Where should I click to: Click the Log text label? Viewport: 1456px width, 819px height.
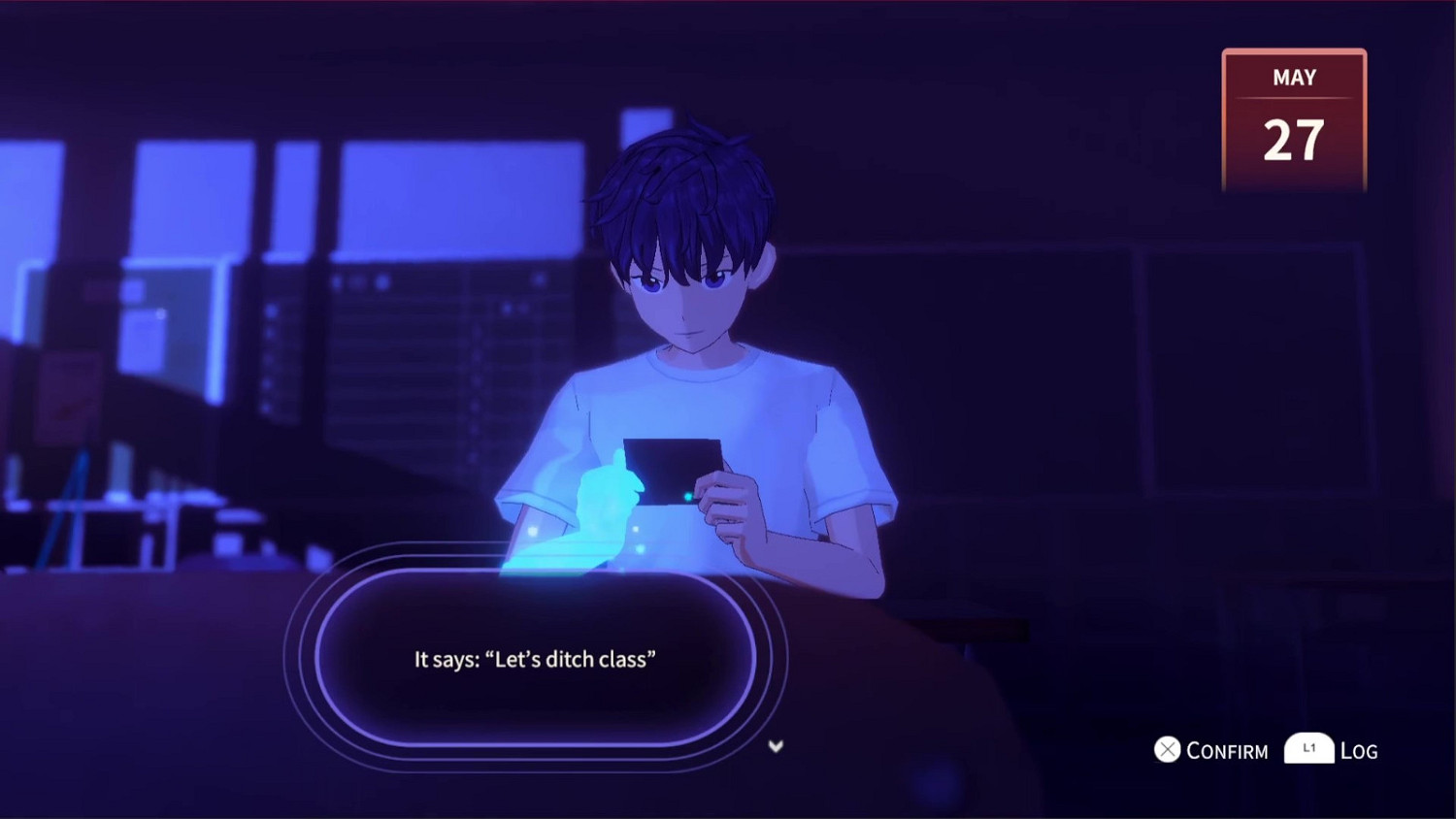point(1357,750)
